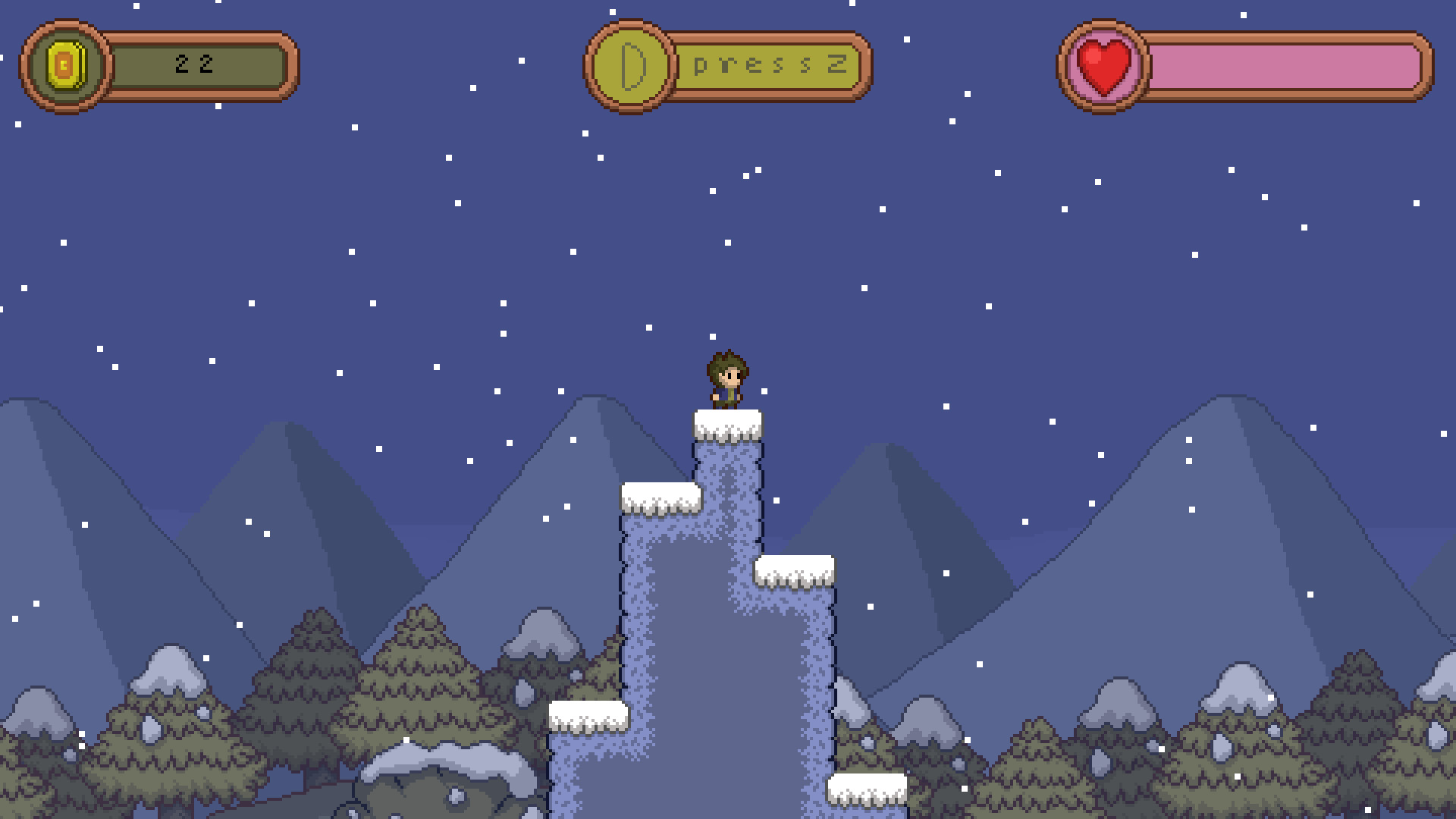
Task: Open the 'press Z' prompt label
Action: tap(770, 66)
